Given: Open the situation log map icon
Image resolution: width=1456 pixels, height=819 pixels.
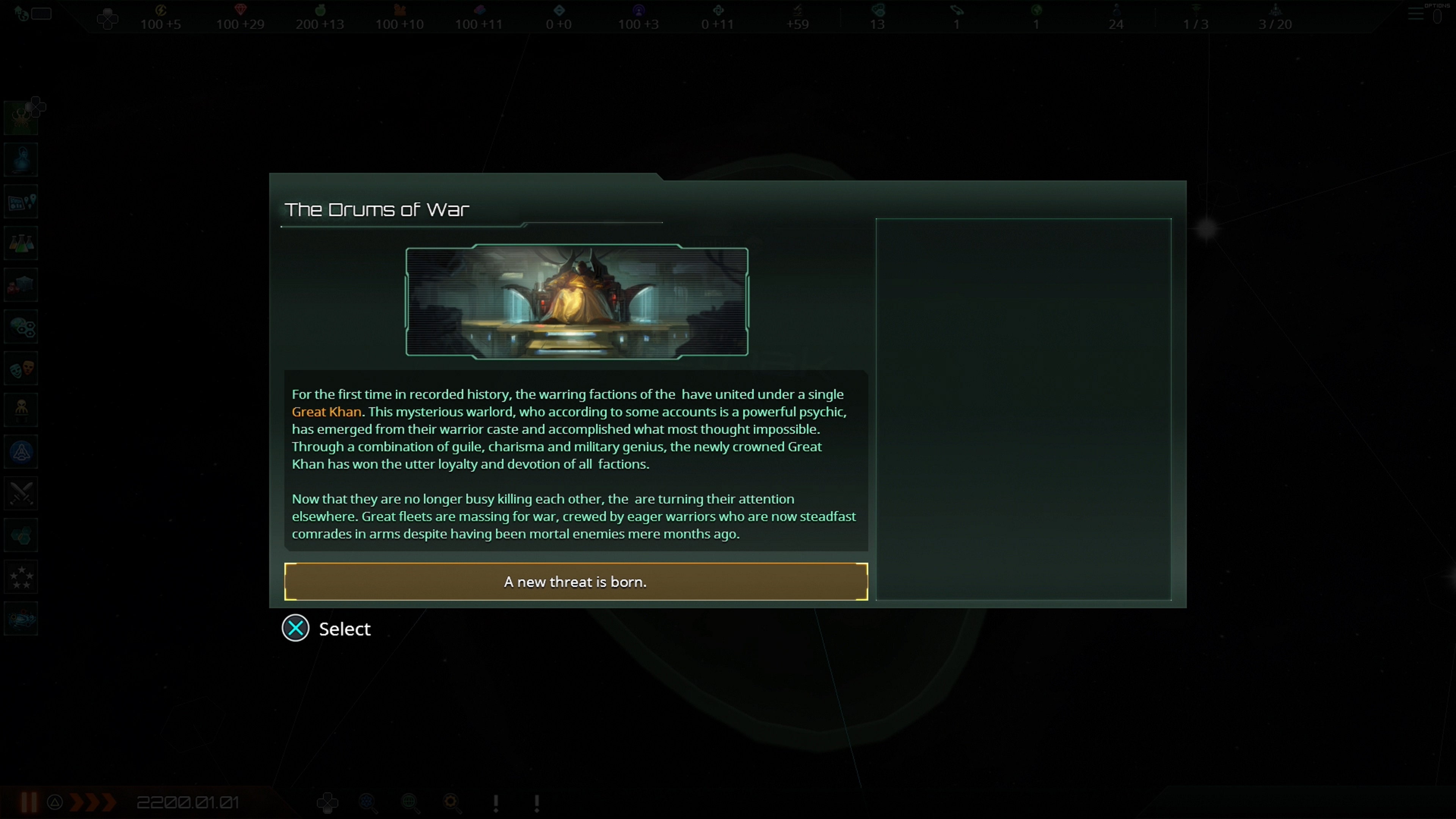Looking at the screenshot, I should click(21, 201).
